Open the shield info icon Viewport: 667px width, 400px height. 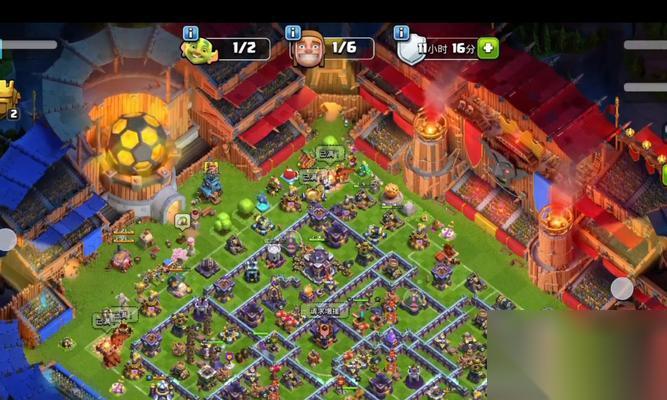401,33
